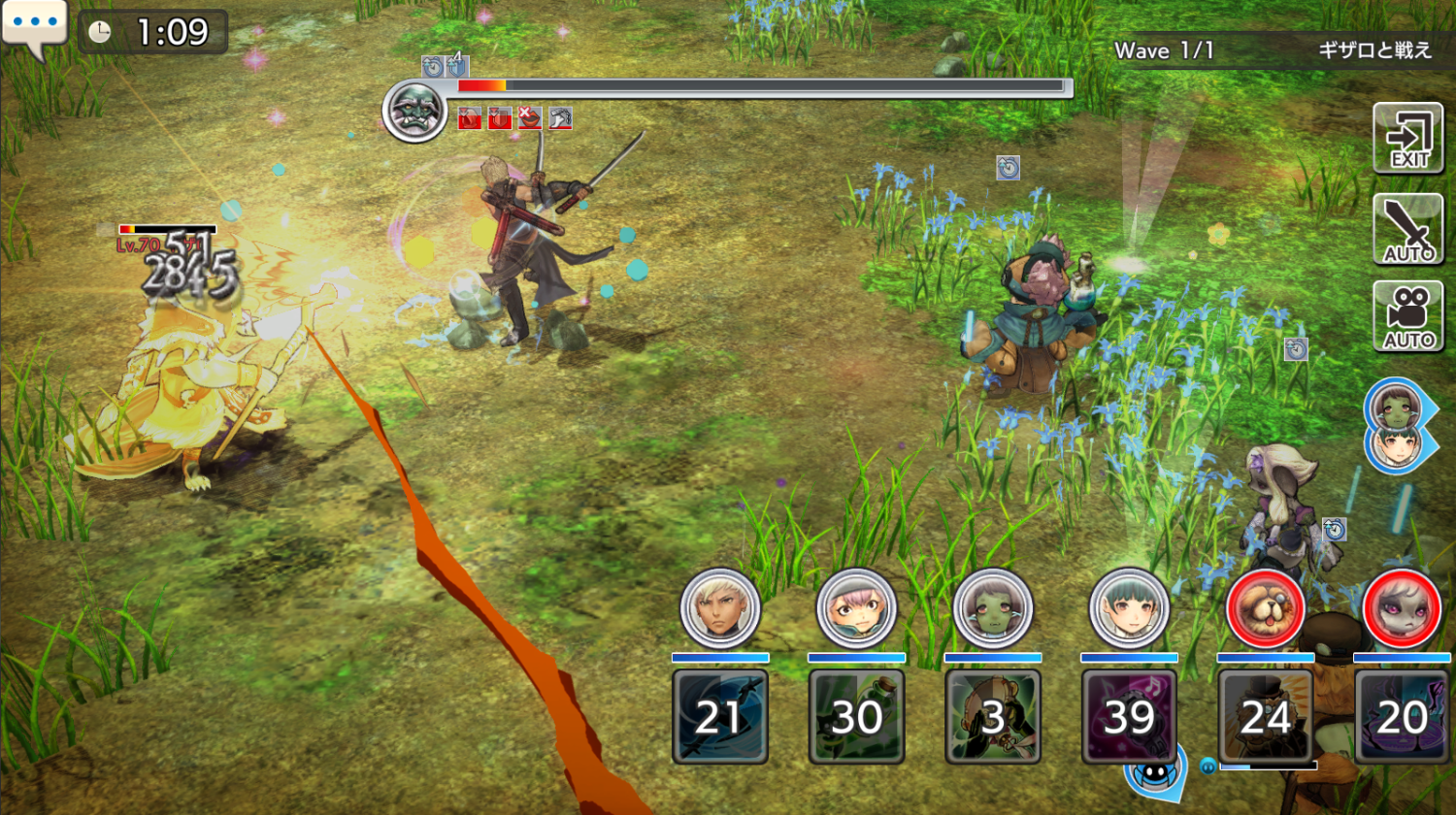Activate the pink music note skill
The image size is (1456, 815).
coord(1129,716)
